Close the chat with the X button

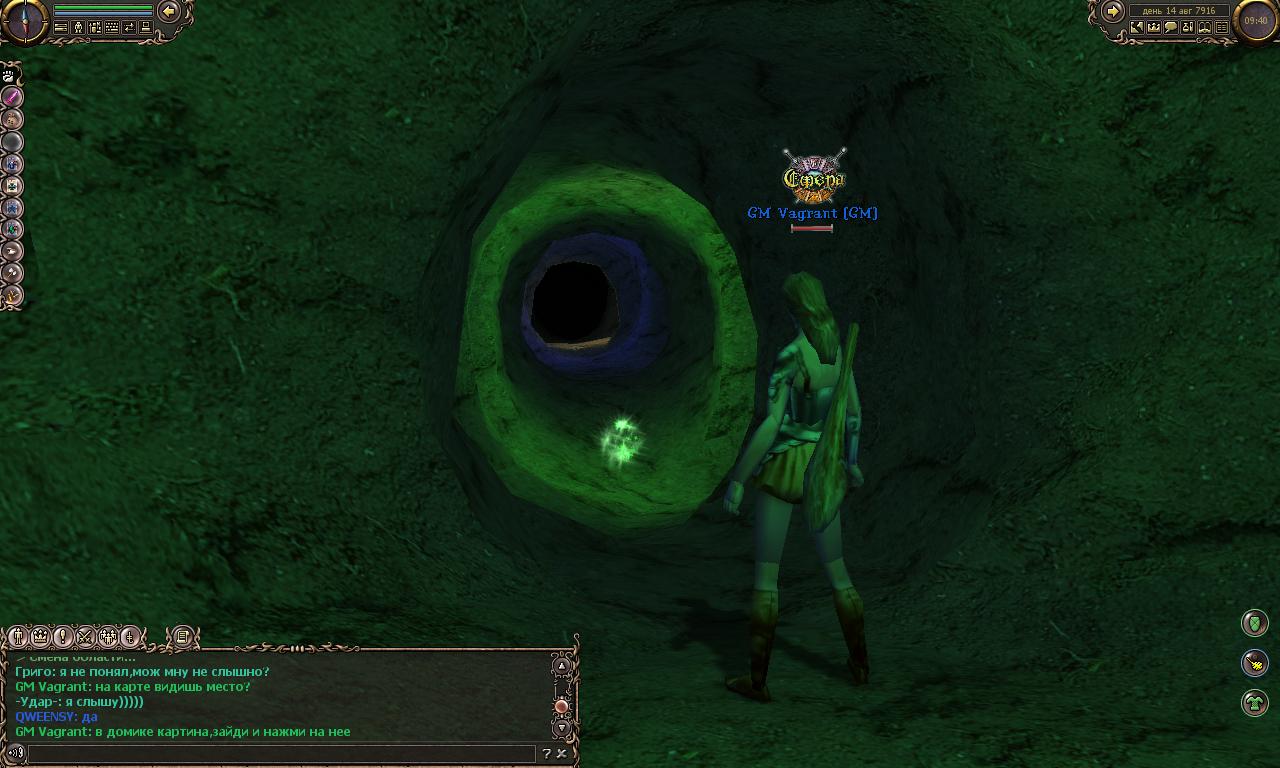[562, 754]
